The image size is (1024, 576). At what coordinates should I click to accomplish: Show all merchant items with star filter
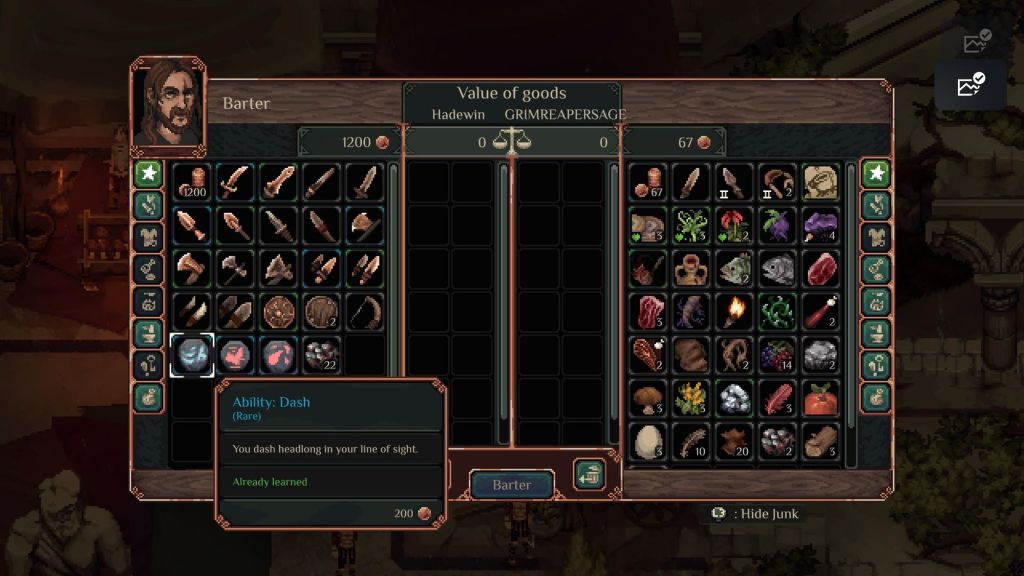(148, 174)
